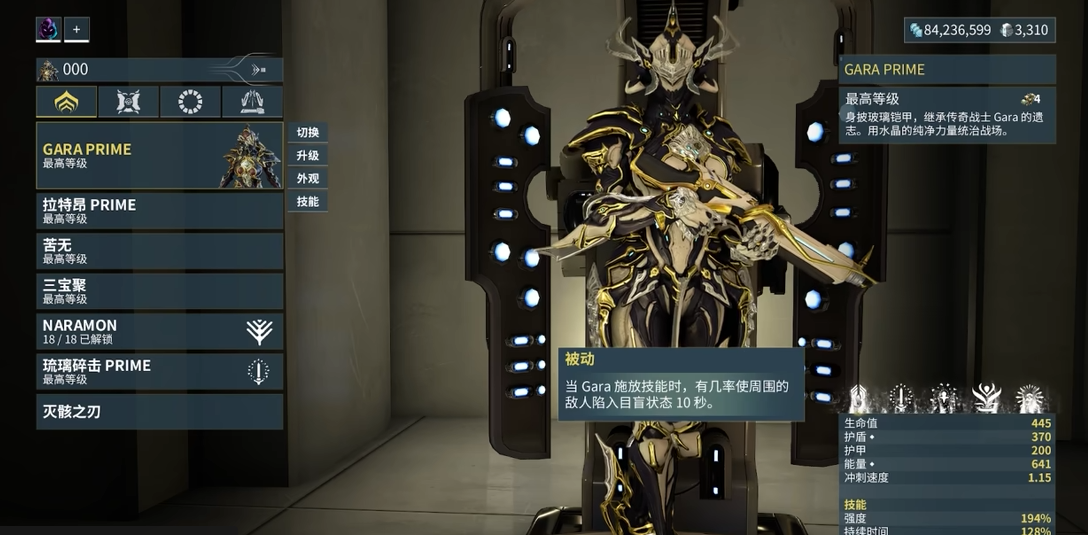Open the 升级 upgrade screen

[x=308, y=156]
